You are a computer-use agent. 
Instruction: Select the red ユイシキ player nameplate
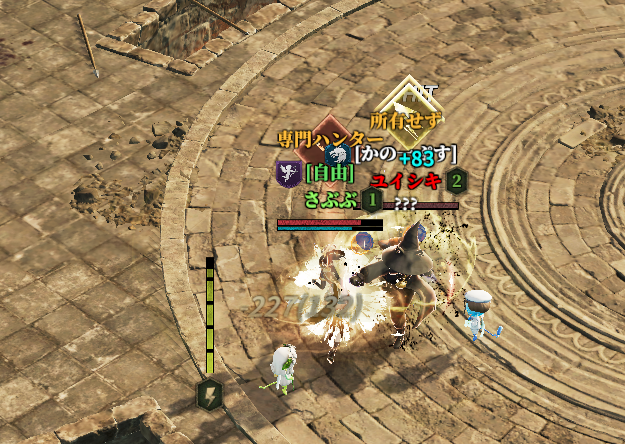click(406, 181)
